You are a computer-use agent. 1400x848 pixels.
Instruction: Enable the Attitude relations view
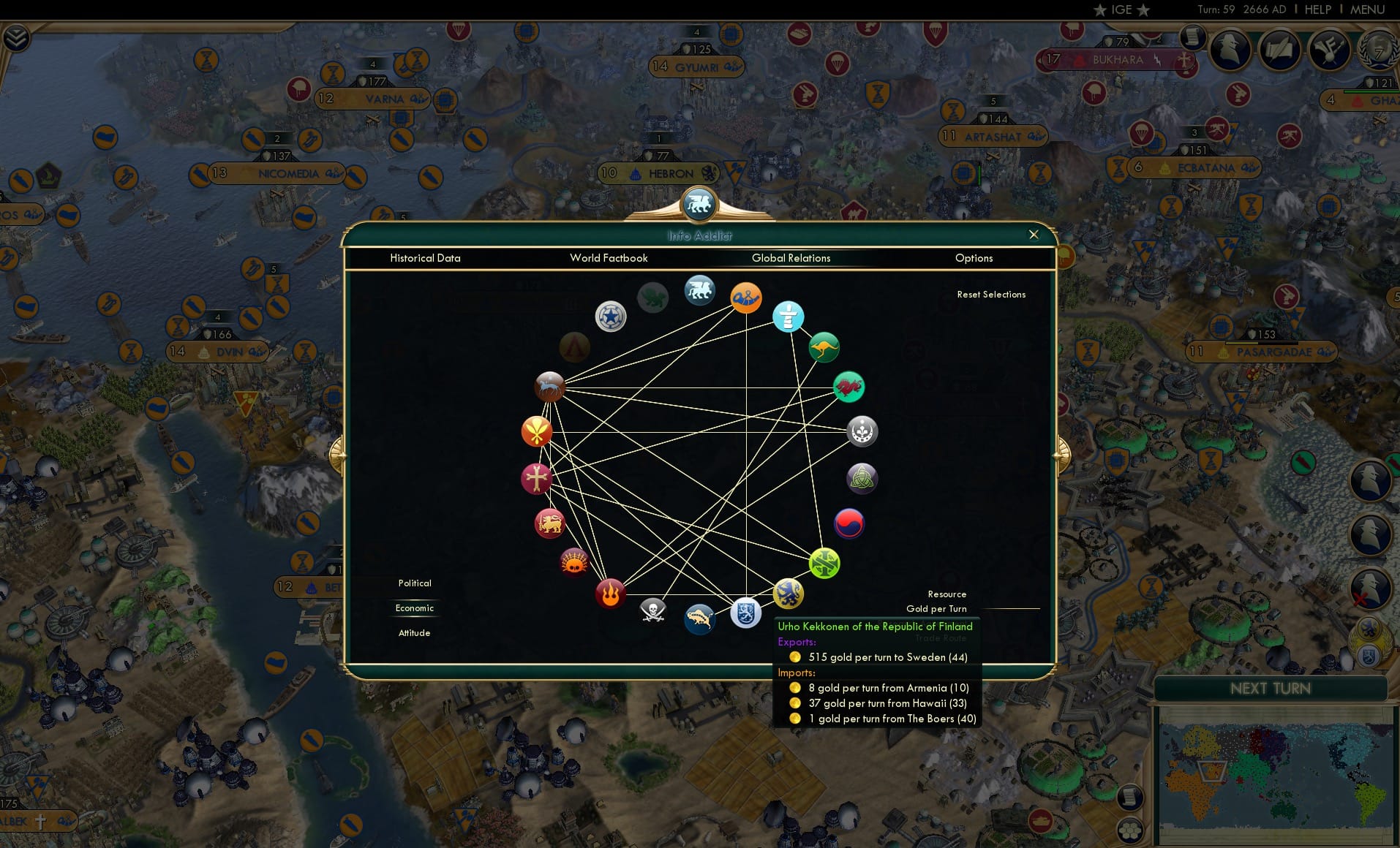pos(415,632)
